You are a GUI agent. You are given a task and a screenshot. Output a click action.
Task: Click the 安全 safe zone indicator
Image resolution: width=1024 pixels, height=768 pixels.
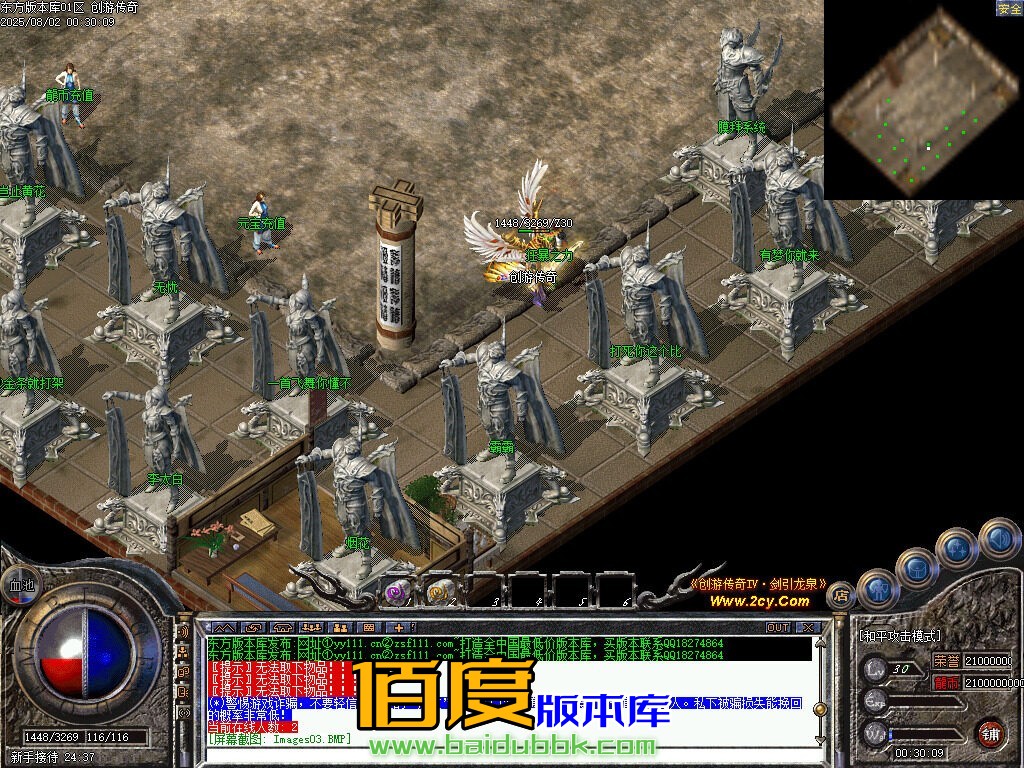[1009, 9]
